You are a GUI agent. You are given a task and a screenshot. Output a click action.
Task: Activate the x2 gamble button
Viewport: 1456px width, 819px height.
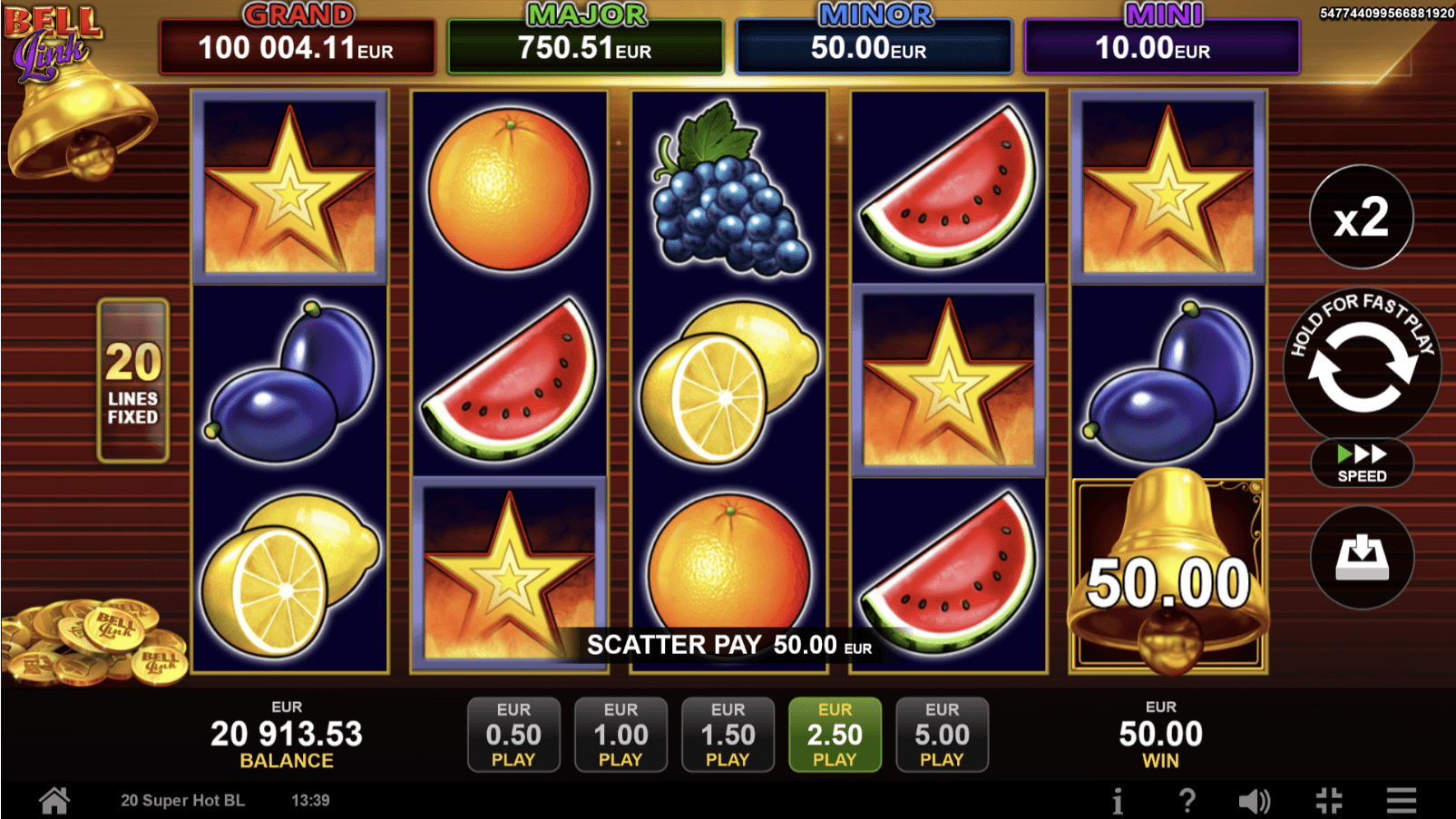pos(1361,218)
